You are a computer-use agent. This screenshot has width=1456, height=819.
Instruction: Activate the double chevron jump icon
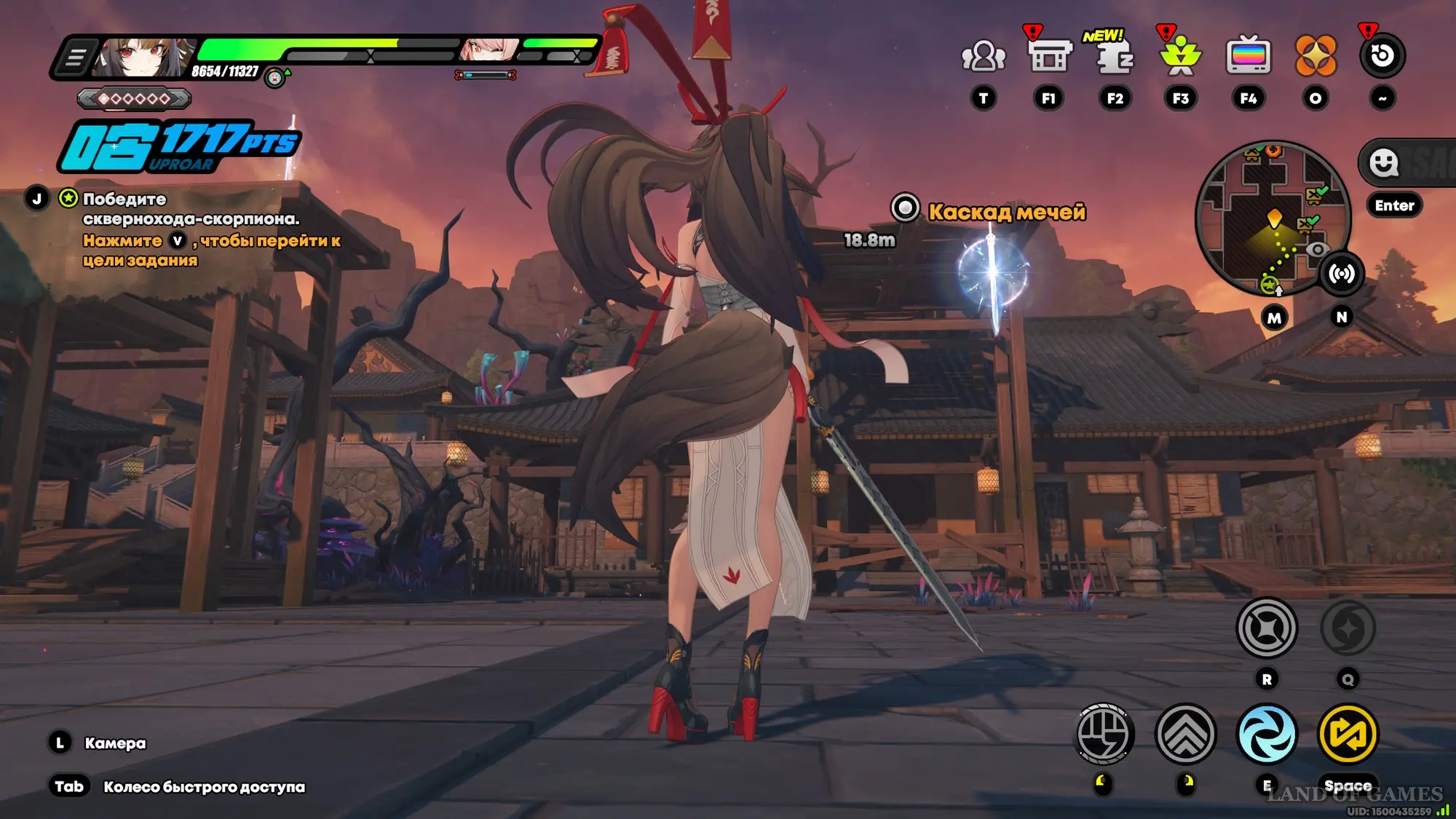1185,735
